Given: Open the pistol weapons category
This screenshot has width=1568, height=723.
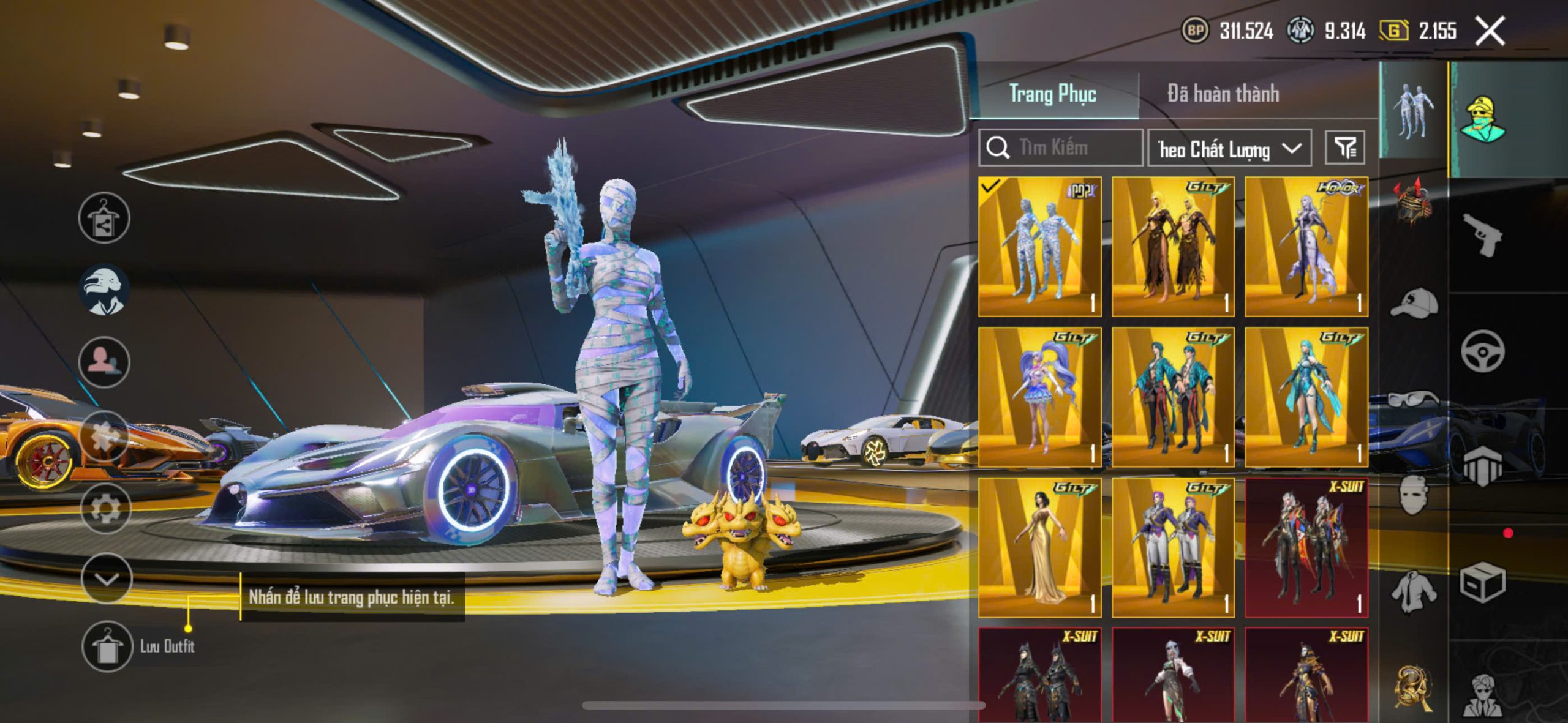Looking at the screenshot, I should 1482,234.
